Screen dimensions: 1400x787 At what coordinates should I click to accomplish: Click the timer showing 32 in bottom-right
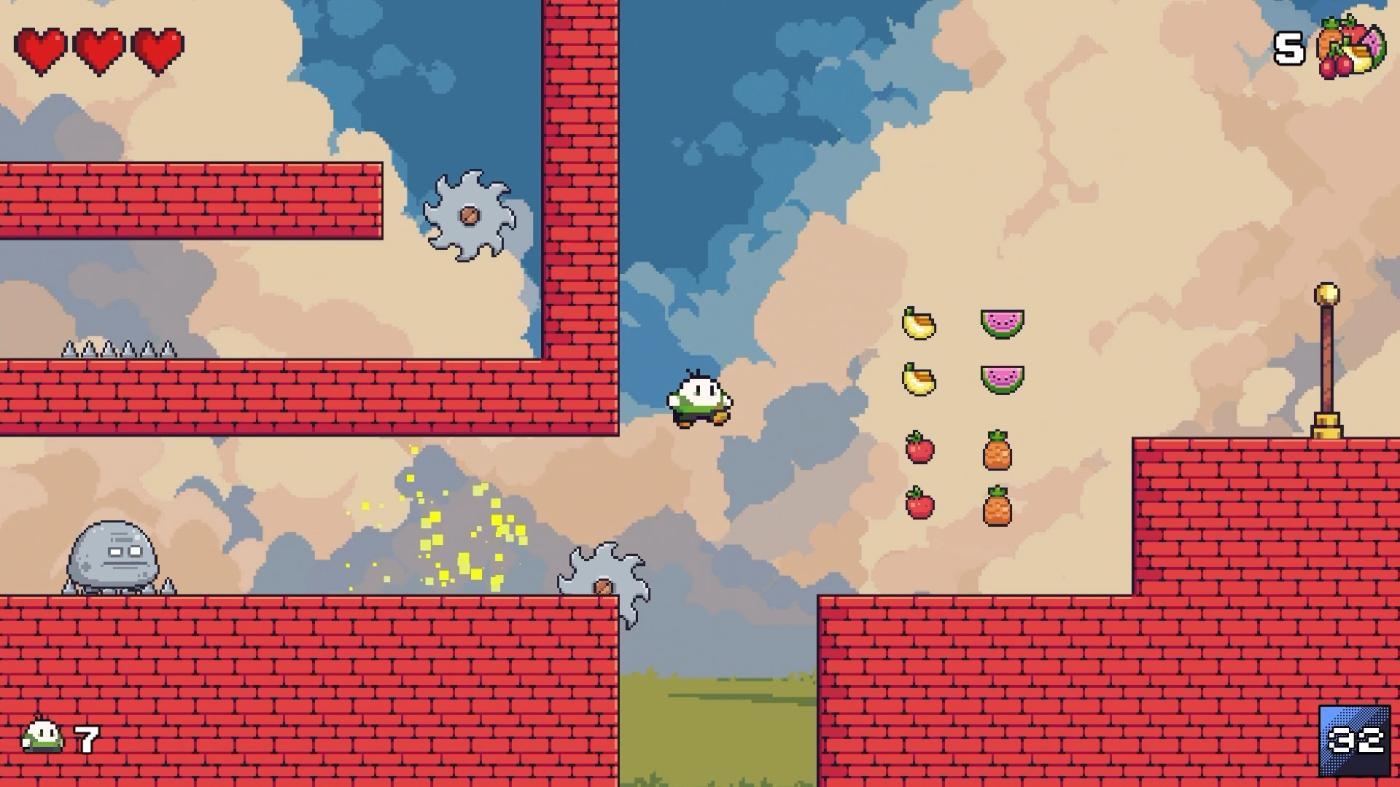coord(1353,741)
